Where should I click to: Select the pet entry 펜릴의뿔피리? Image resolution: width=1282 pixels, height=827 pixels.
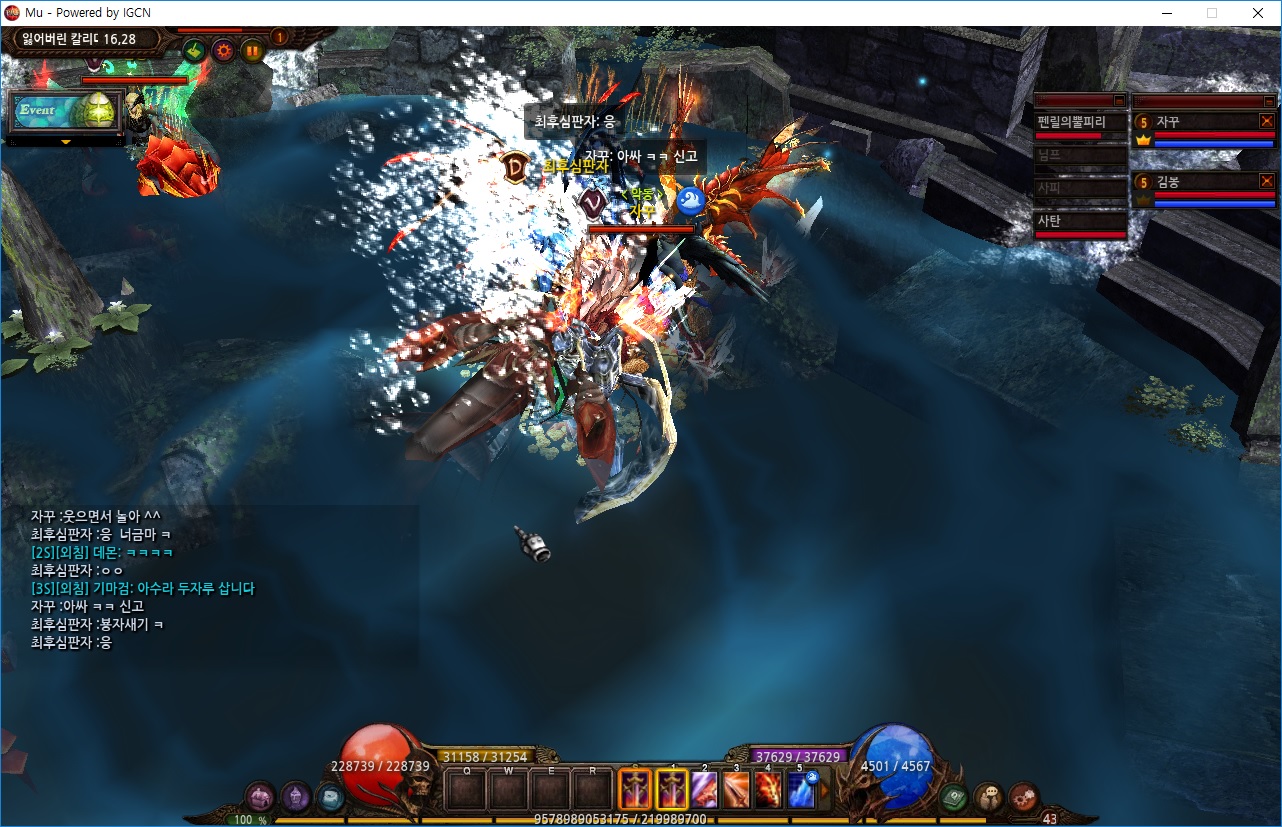pos(1080,122)
